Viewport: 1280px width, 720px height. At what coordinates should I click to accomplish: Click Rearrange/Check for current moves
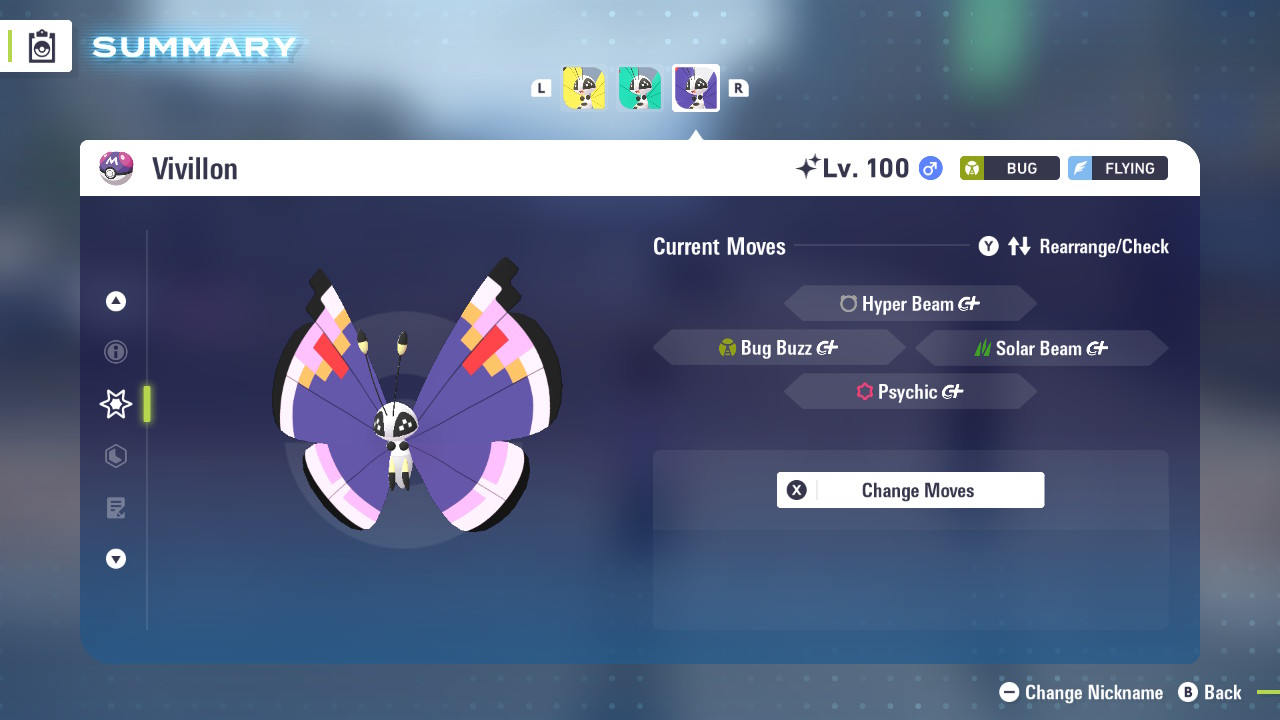pyautogui.click(x=1104, y=246)
